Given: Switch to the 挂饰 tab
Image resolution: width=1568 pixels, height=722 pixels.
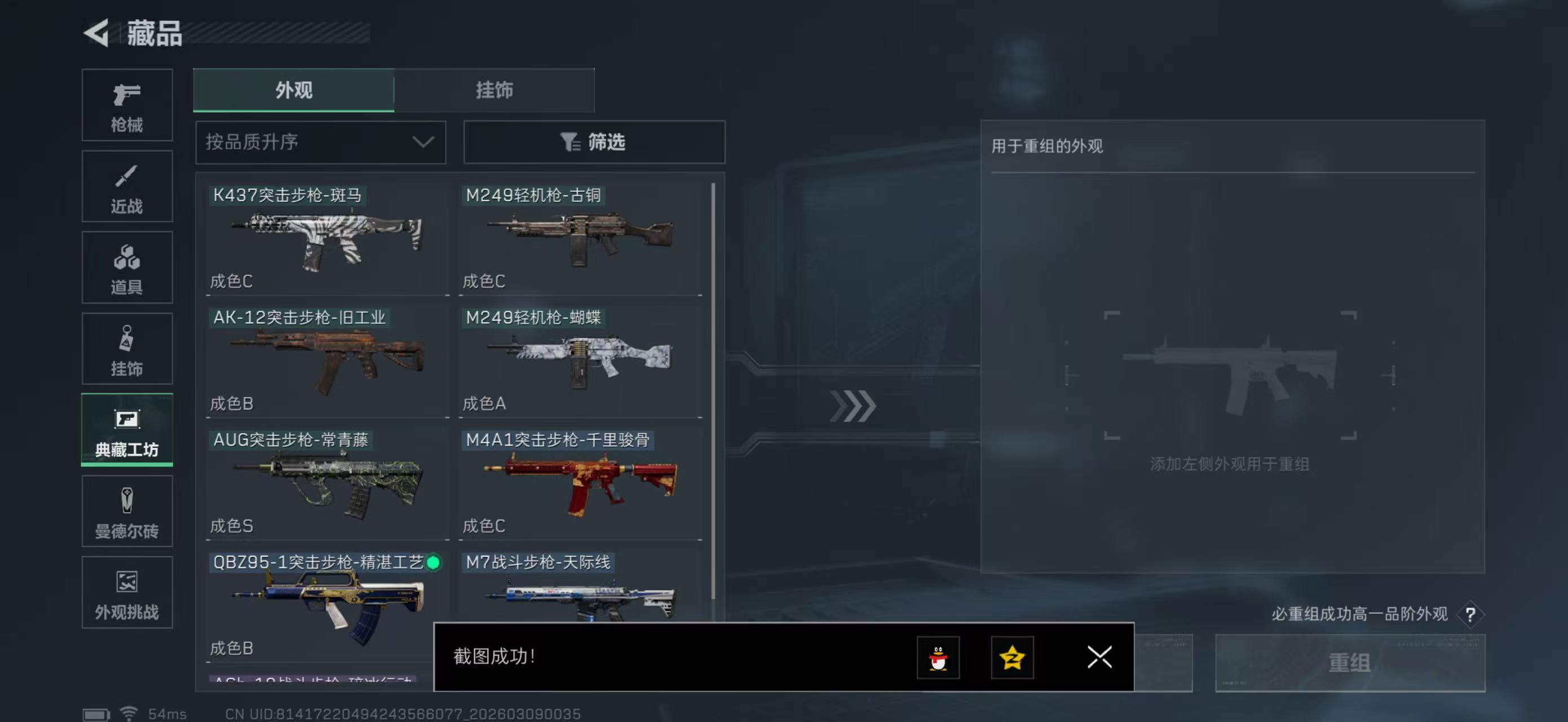Looking at the screenshot, I should [x=494, y=90].
